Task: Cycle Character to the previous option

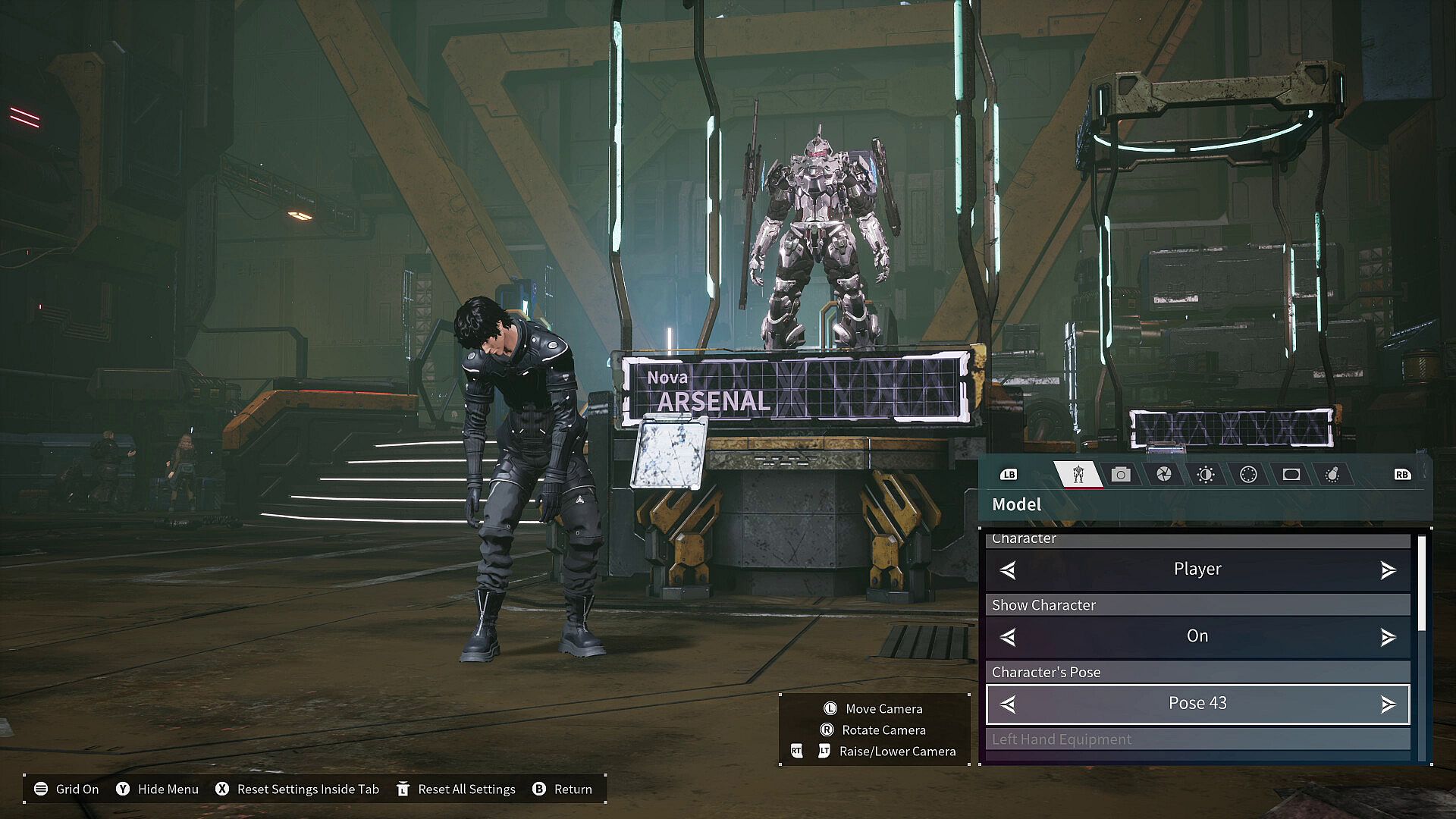Action: tap(1008, 570)
